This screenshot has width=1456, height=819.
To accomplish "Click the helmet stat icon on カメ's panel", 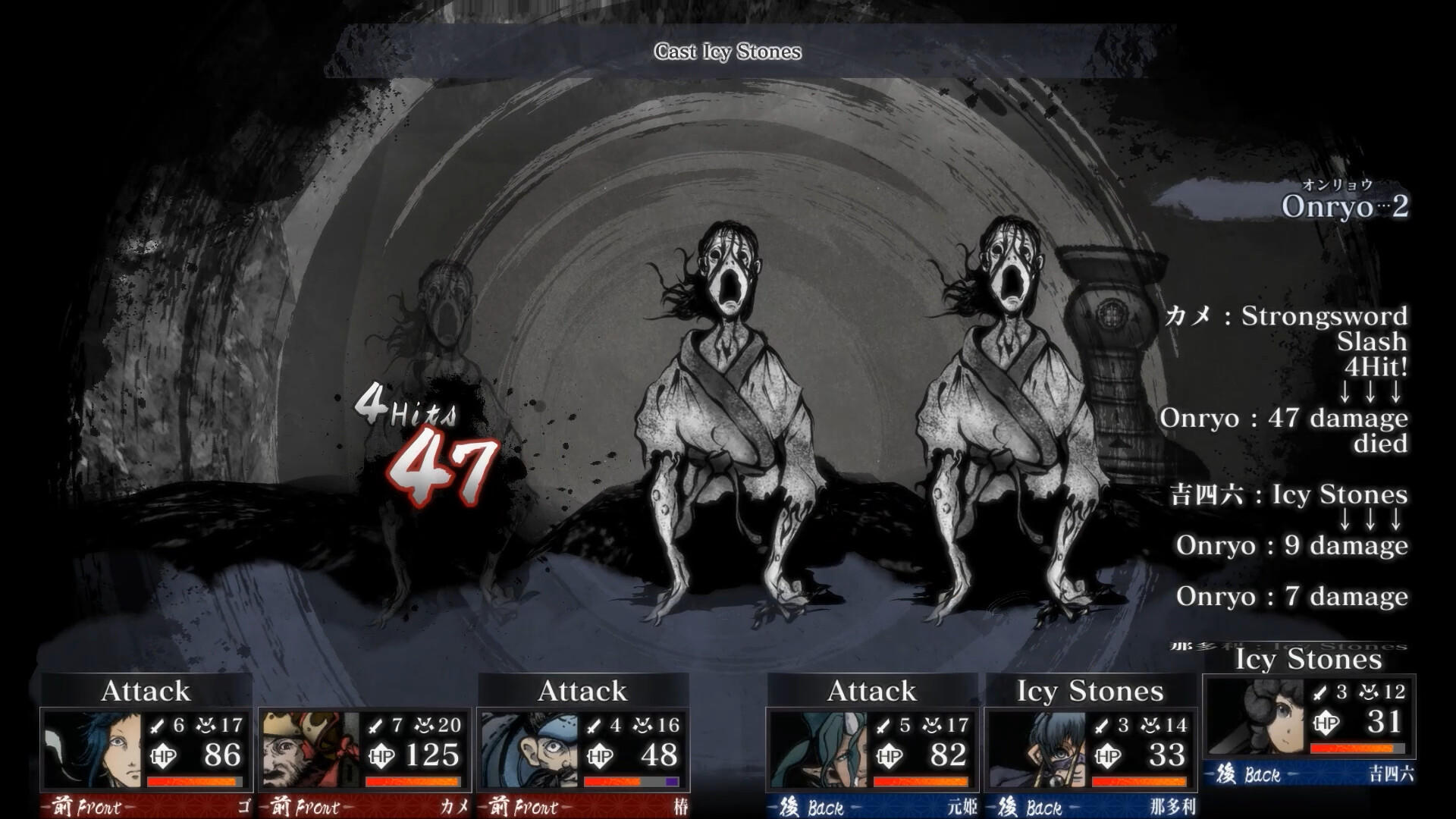I will click(422, 724).
